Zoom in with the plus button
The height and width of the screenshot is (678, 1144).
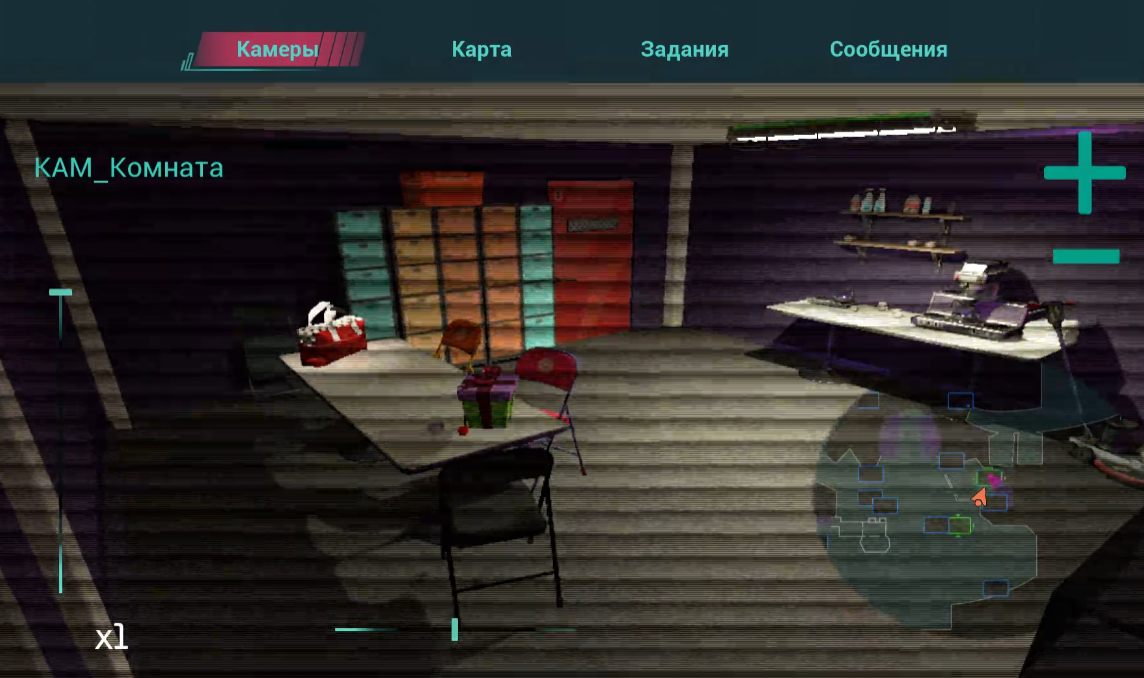click(1084, 173)
